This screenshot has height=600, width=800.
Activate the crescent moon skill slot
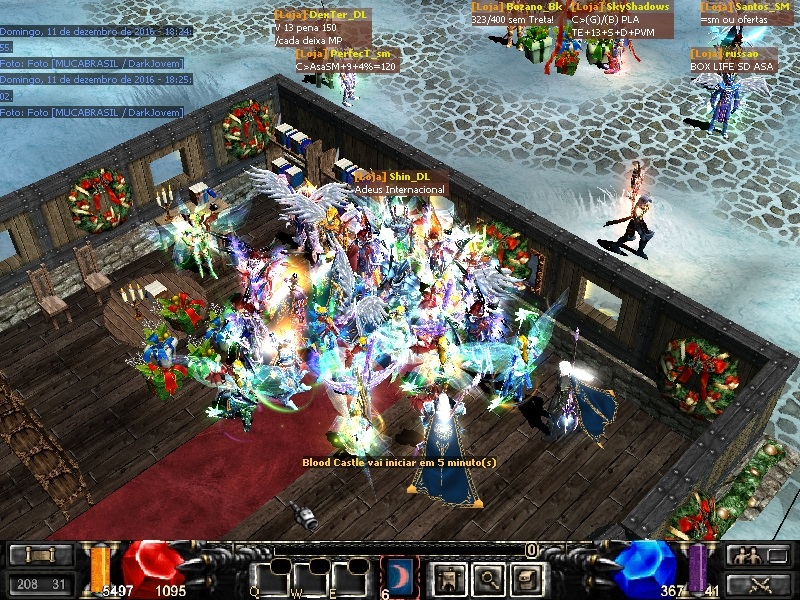[x=401, y=577]
